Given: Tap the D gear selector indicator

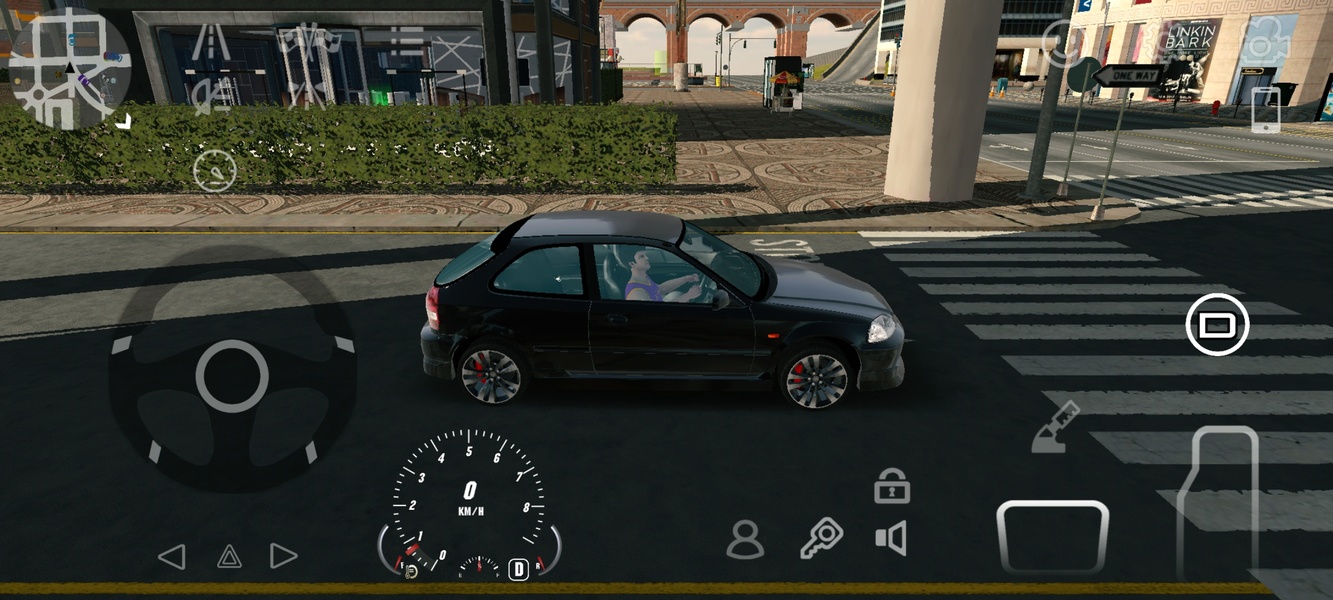Looking at the screenshot, I should pos(518,569).
